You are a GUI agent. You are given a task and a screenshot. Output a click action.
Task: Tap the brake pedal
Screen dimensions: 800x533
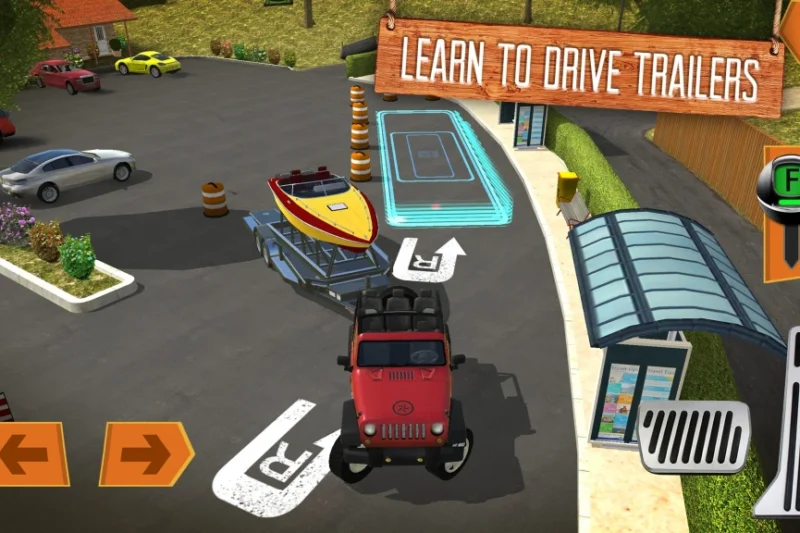(x=694, y=436)
